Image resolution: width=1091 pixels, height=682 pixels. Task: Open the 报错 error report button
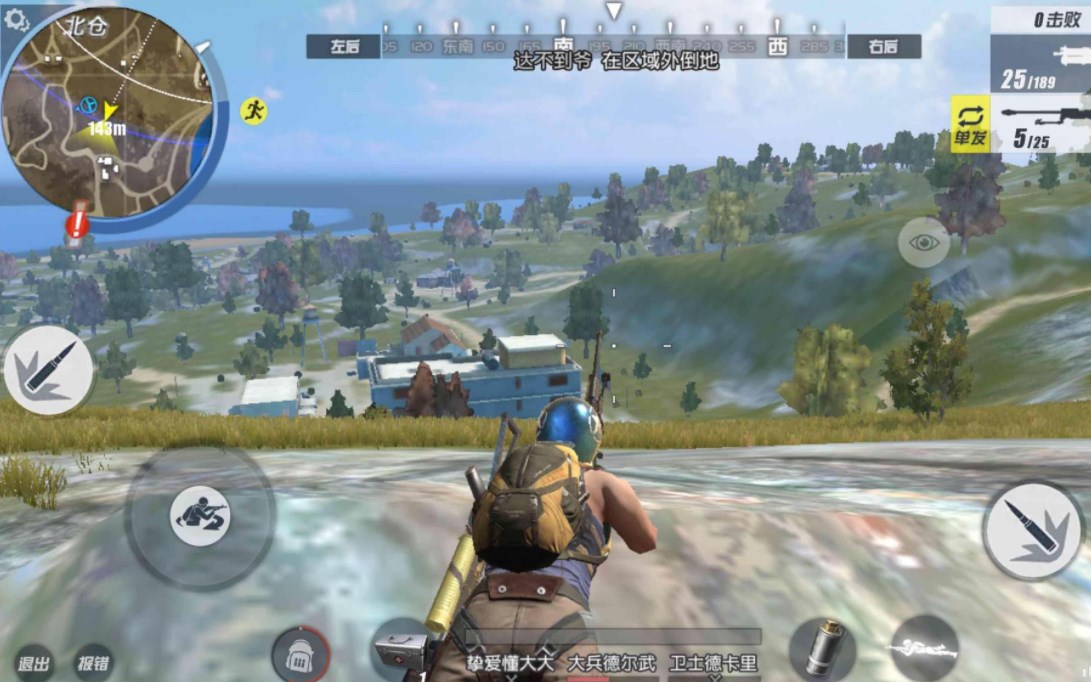94,663
